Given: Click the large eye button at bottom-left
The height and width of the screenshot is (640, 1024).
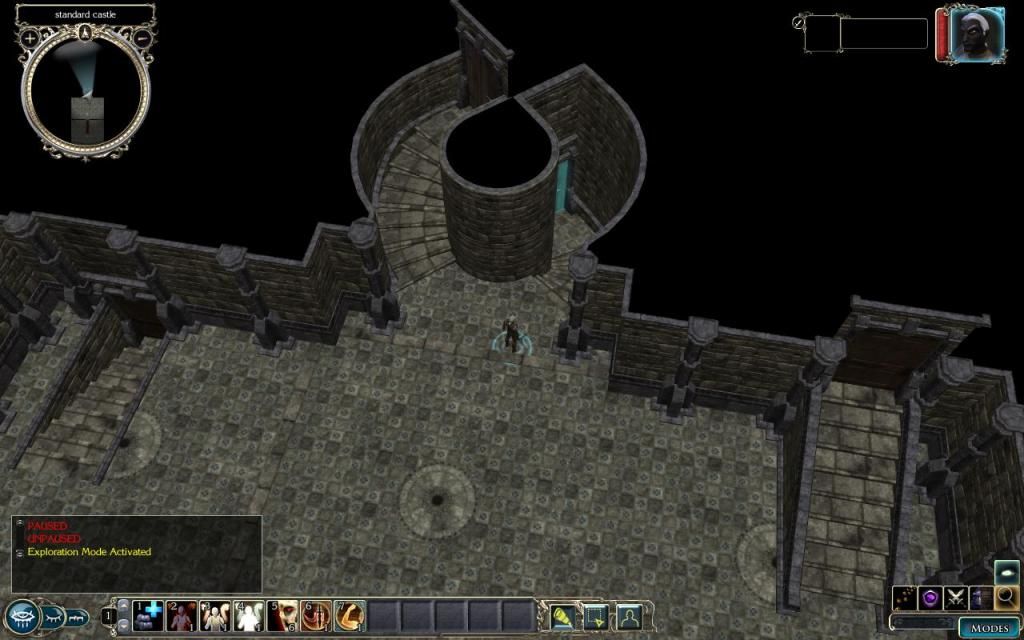Looking at the screenshot, I should point(22,616).
